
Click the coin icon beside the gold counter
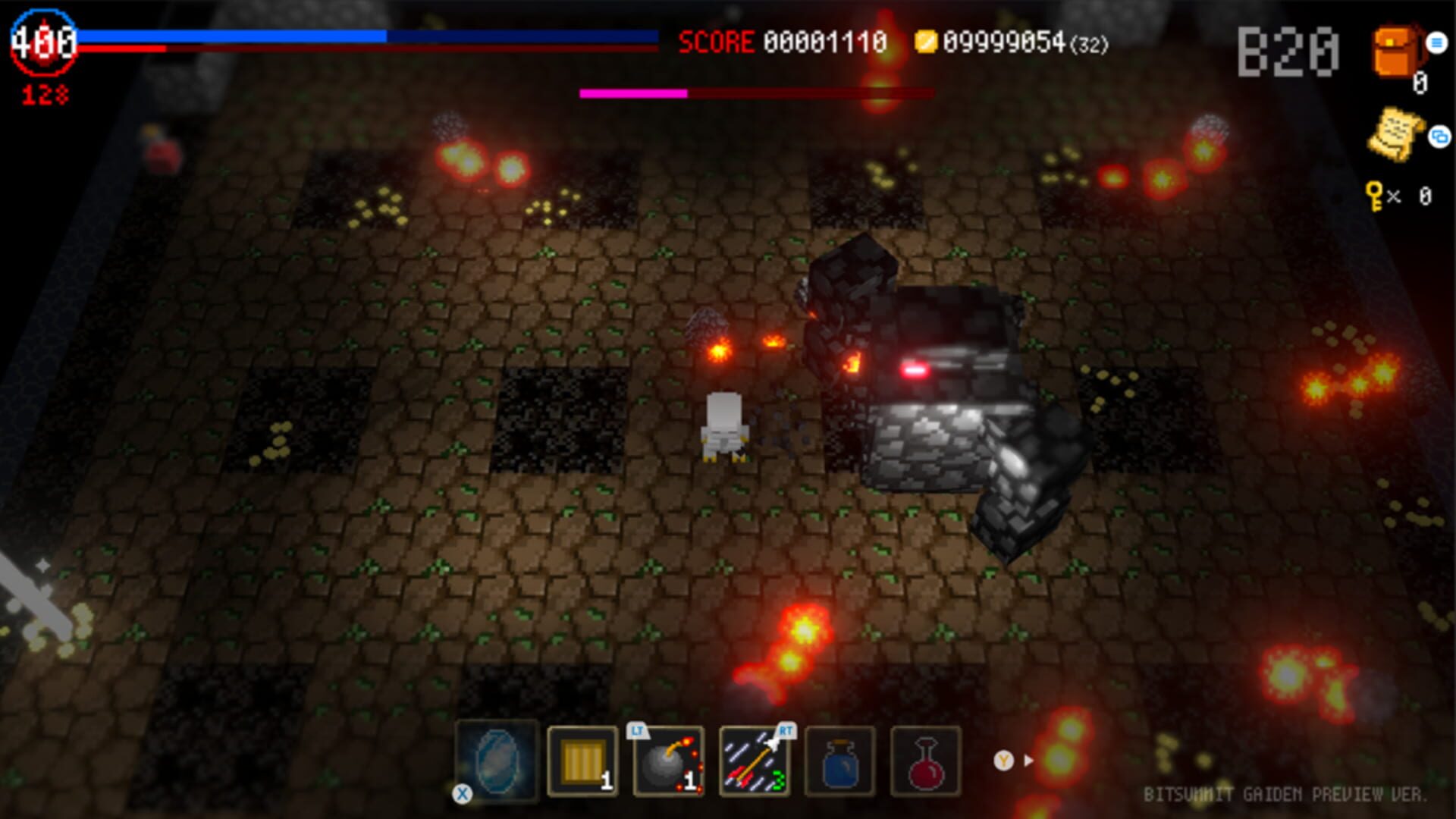point(927,42)
